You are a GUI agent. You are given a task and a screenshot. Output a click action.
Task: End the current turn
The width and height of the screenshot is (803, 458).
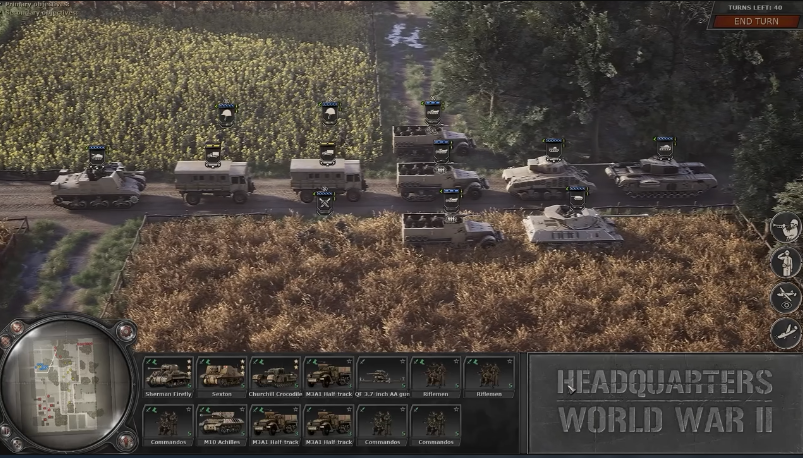pos(754,21)
